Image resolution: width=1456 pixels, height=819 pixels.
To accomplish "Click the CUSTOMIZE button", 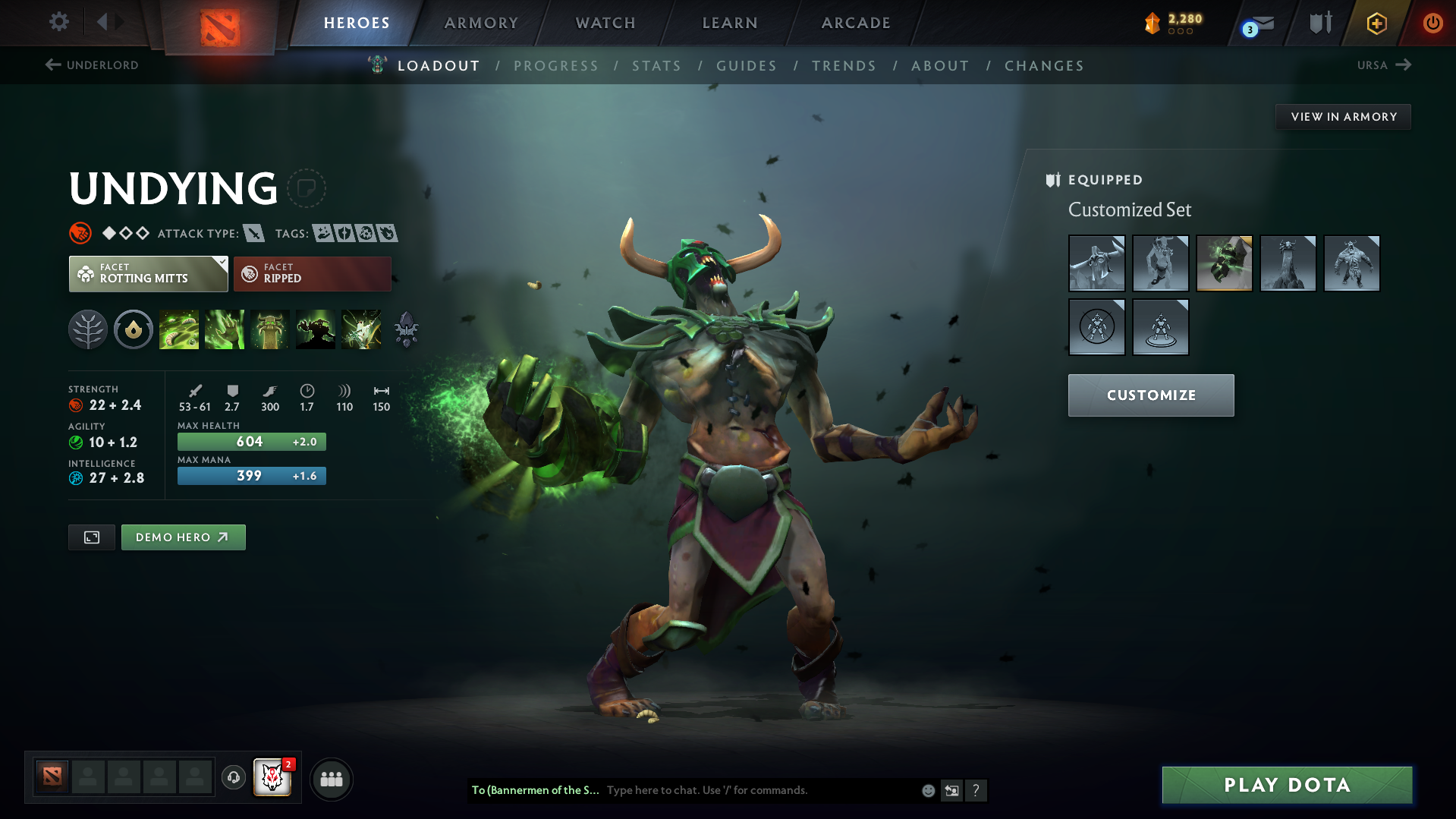I will pyautogui.click(x=1150, y=395).
